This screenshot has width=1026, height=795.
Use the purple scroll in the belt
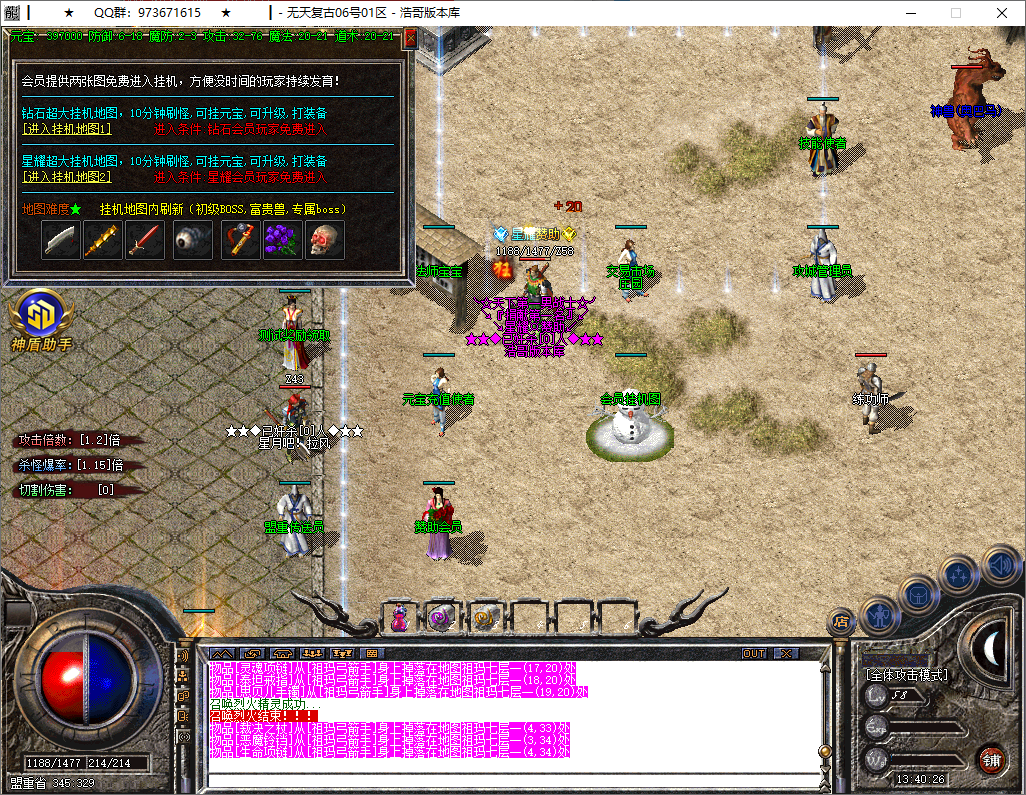tap(441, 619)
